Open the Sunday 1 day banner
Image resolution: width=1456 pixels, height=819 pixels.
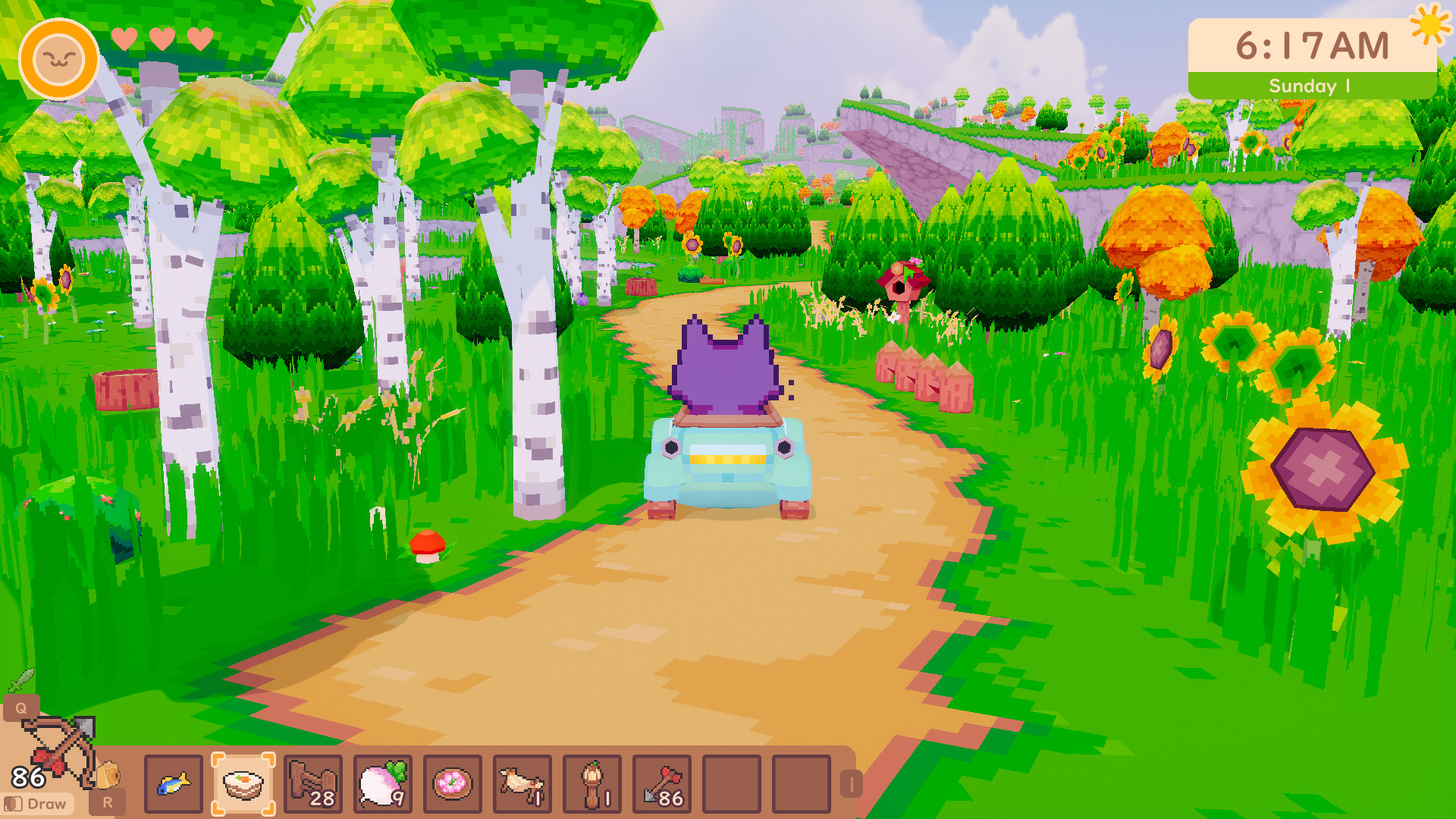(x=1311, y=85)
